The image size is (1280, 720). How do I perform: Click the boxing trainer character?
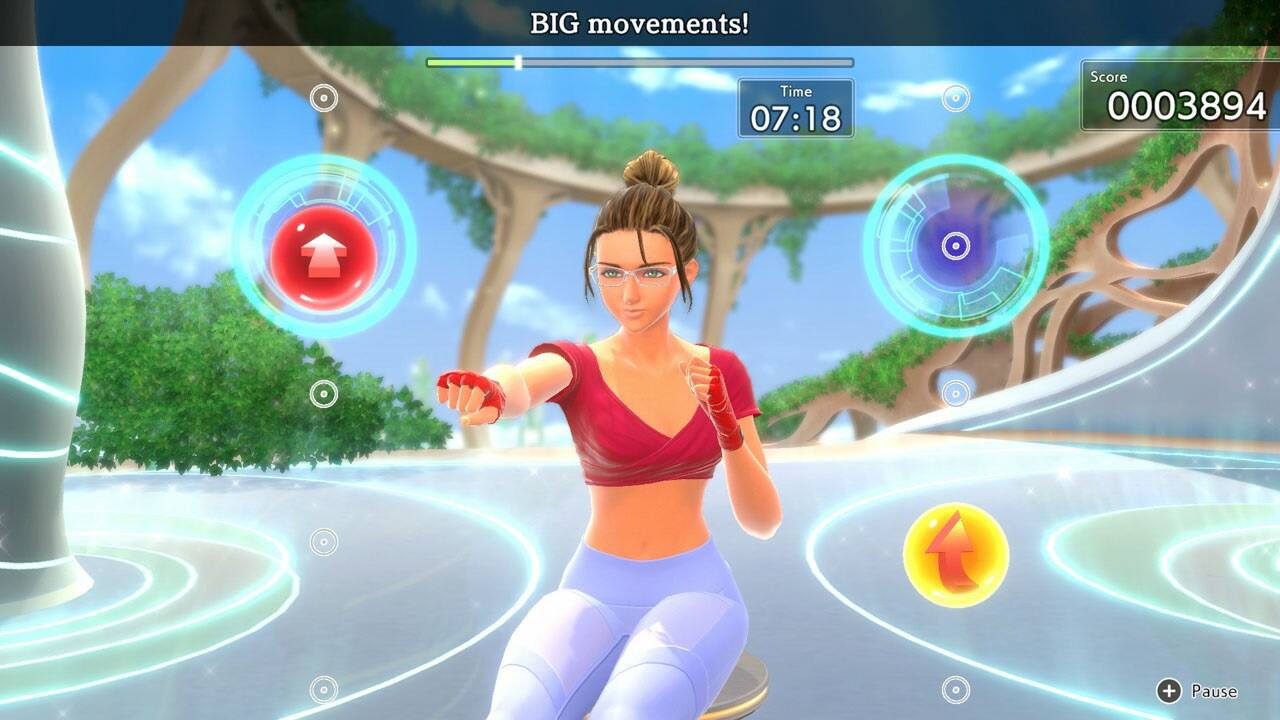click(640, 420)
